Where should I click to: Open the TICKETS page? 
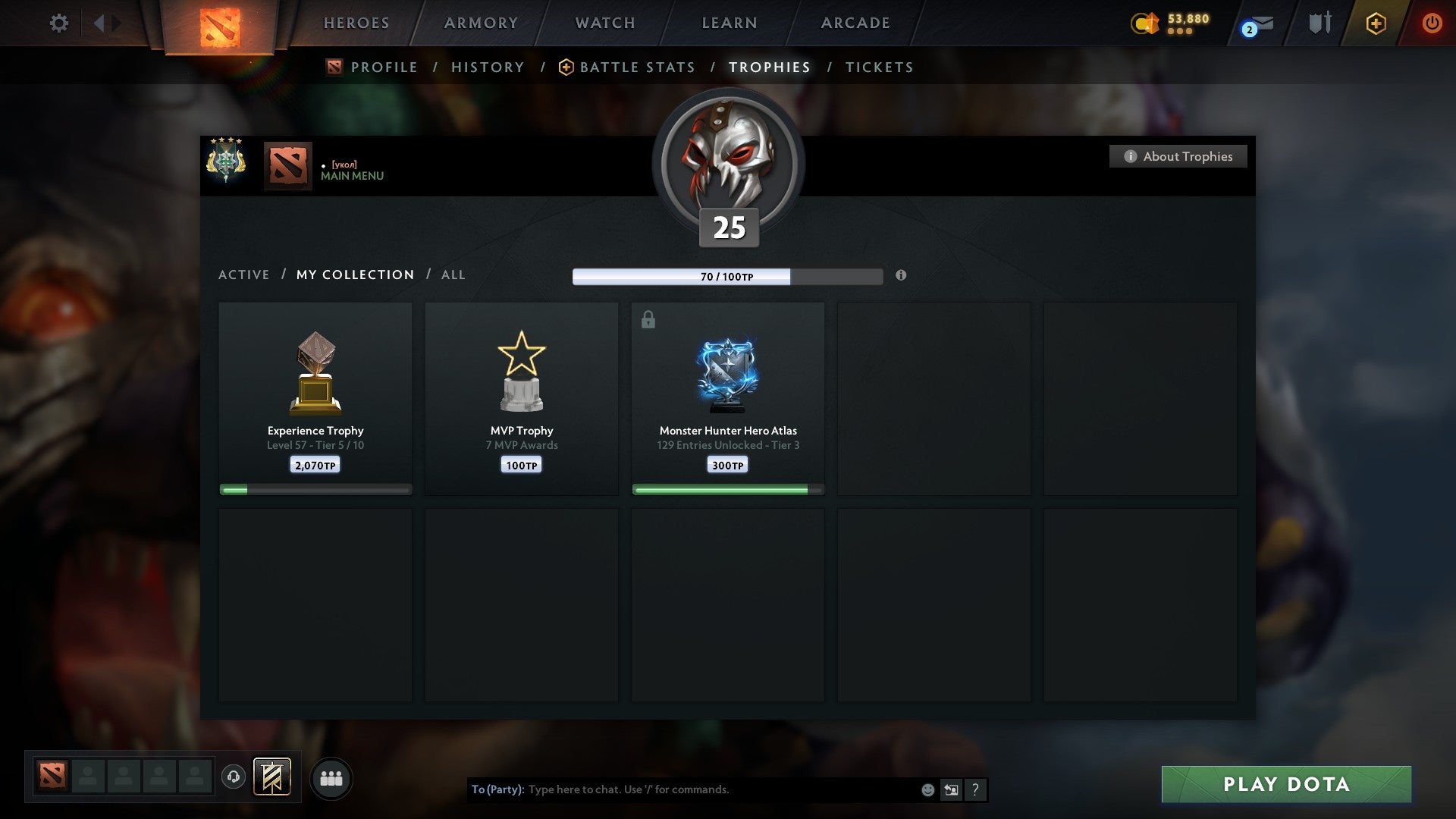(x=878, y=67)
